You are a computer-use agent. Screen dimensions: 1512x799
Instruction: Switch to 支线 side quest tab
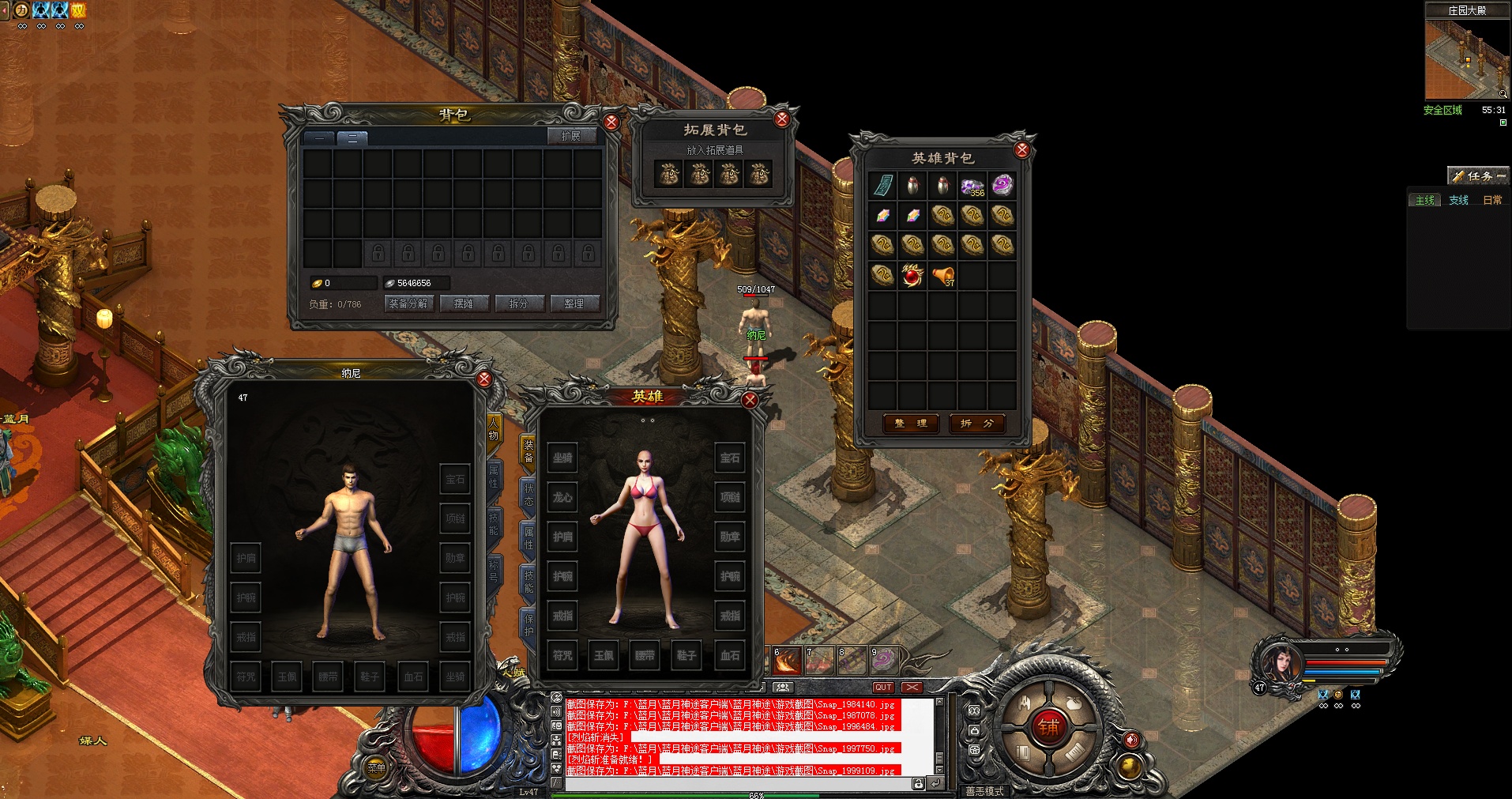click(1458, 200)
